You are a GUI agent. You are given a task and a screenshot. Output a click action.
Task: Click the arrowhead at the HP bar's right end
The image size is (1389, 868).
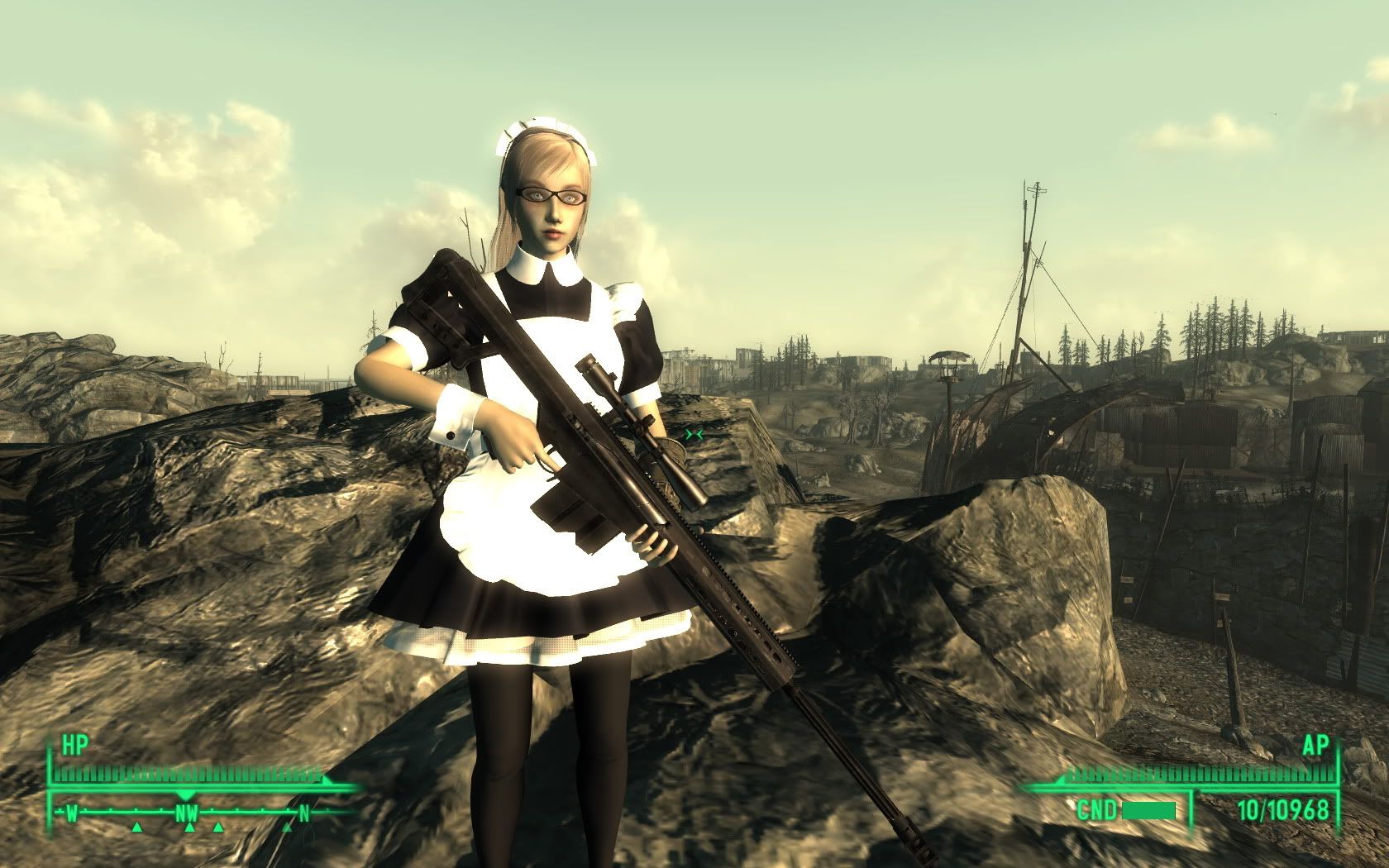[327, 781]
